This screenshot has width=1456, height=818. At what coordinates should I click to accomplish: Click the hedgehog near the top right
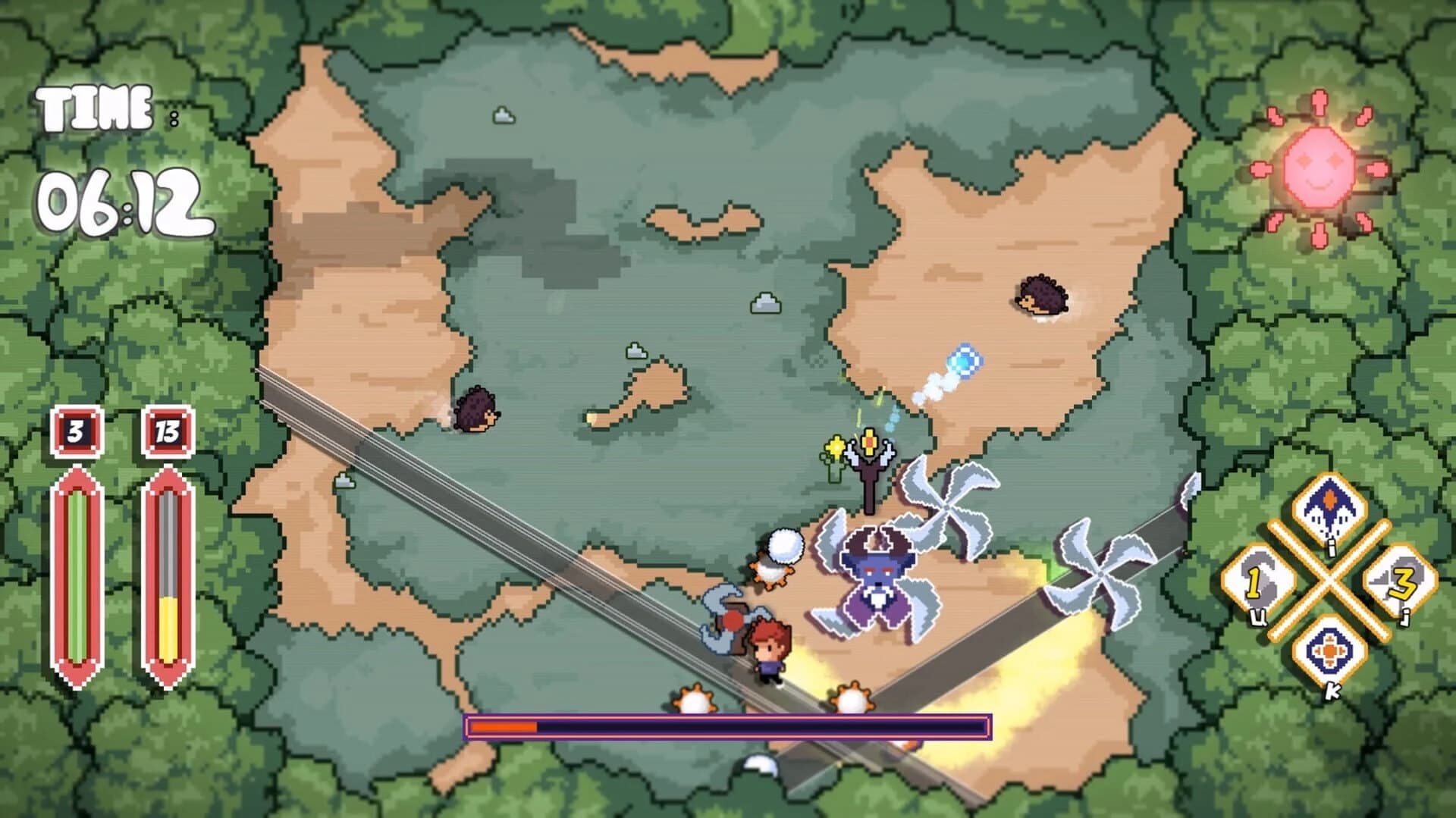coord(1040,296)
